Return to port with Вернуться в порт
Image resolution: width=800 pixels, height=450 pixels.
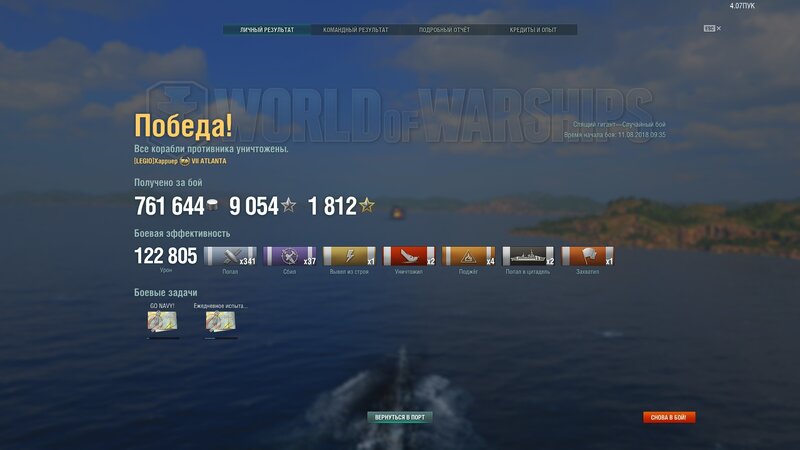[x=400, y=417]
